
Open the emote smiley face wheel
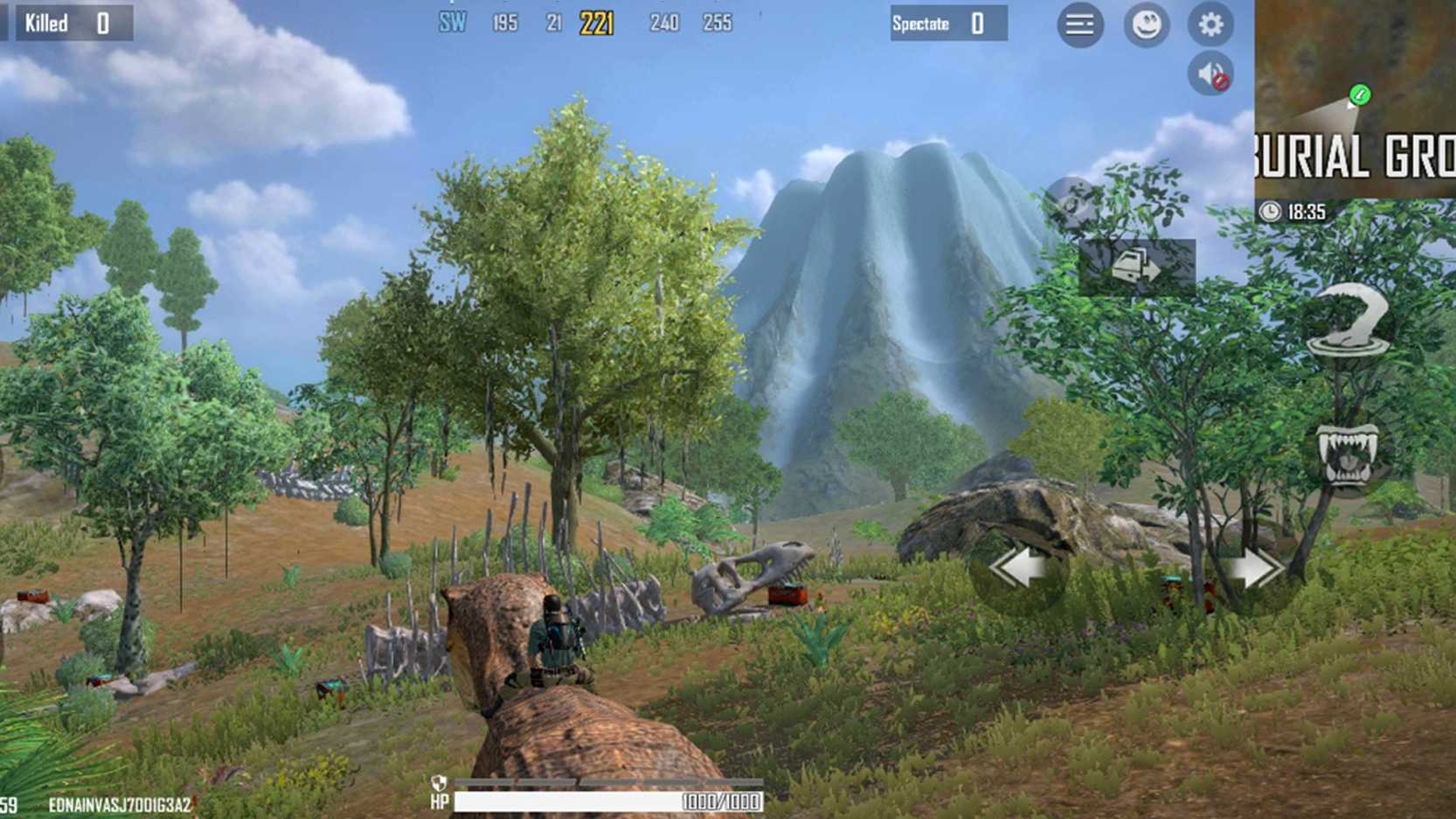click(1146, 24)
